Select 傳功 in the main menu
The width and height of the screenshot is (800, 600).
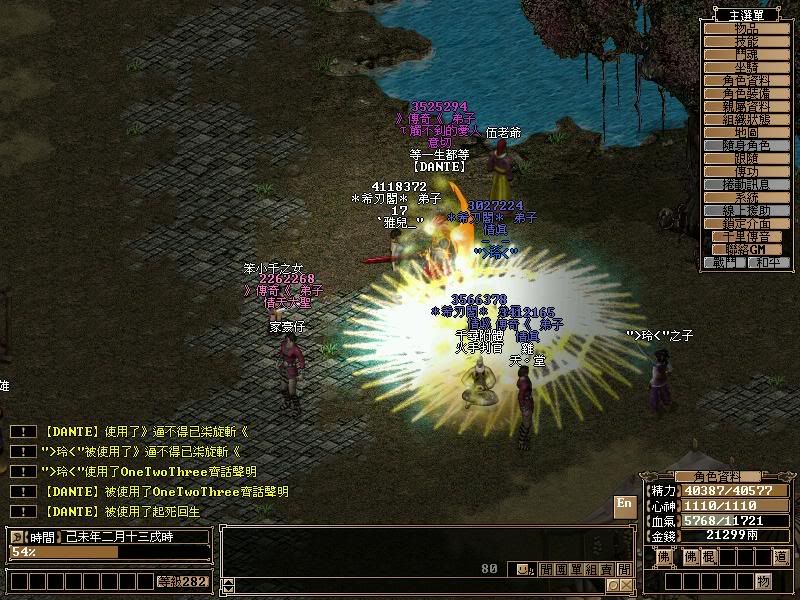point(745,171)
